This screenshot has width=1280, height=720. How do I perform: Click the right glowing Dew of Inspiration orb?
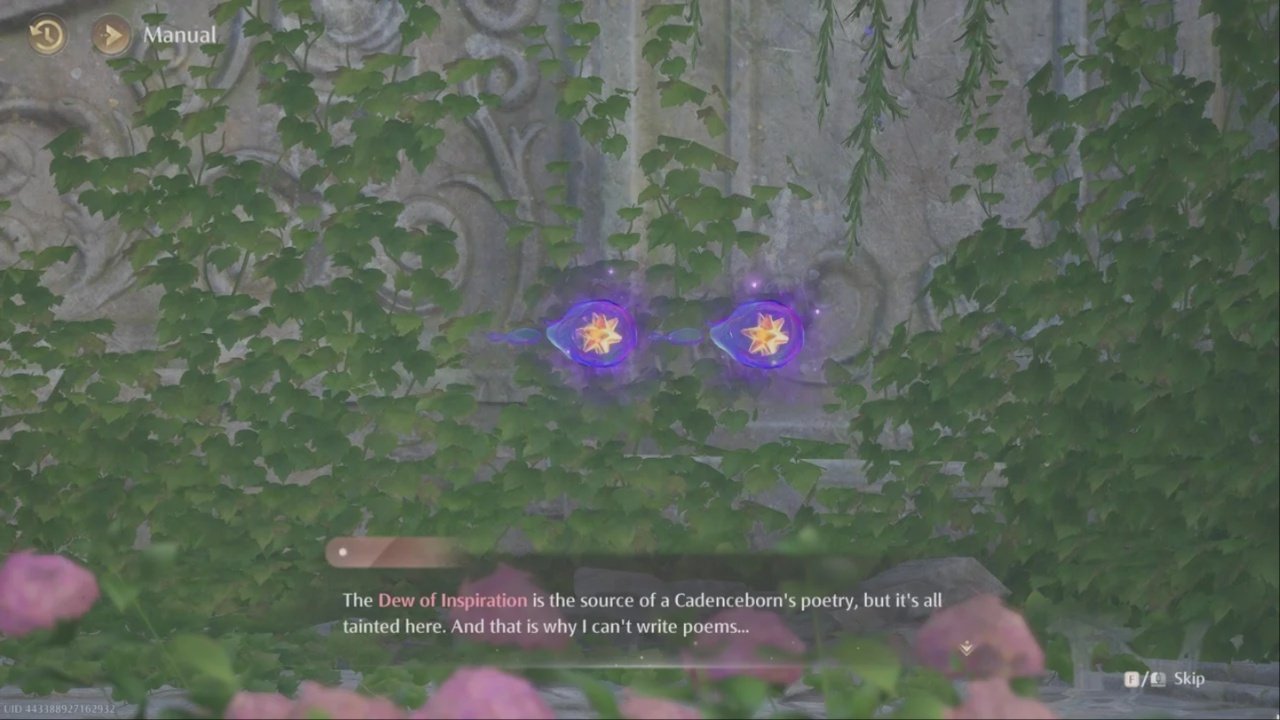[x=763, y=333]
